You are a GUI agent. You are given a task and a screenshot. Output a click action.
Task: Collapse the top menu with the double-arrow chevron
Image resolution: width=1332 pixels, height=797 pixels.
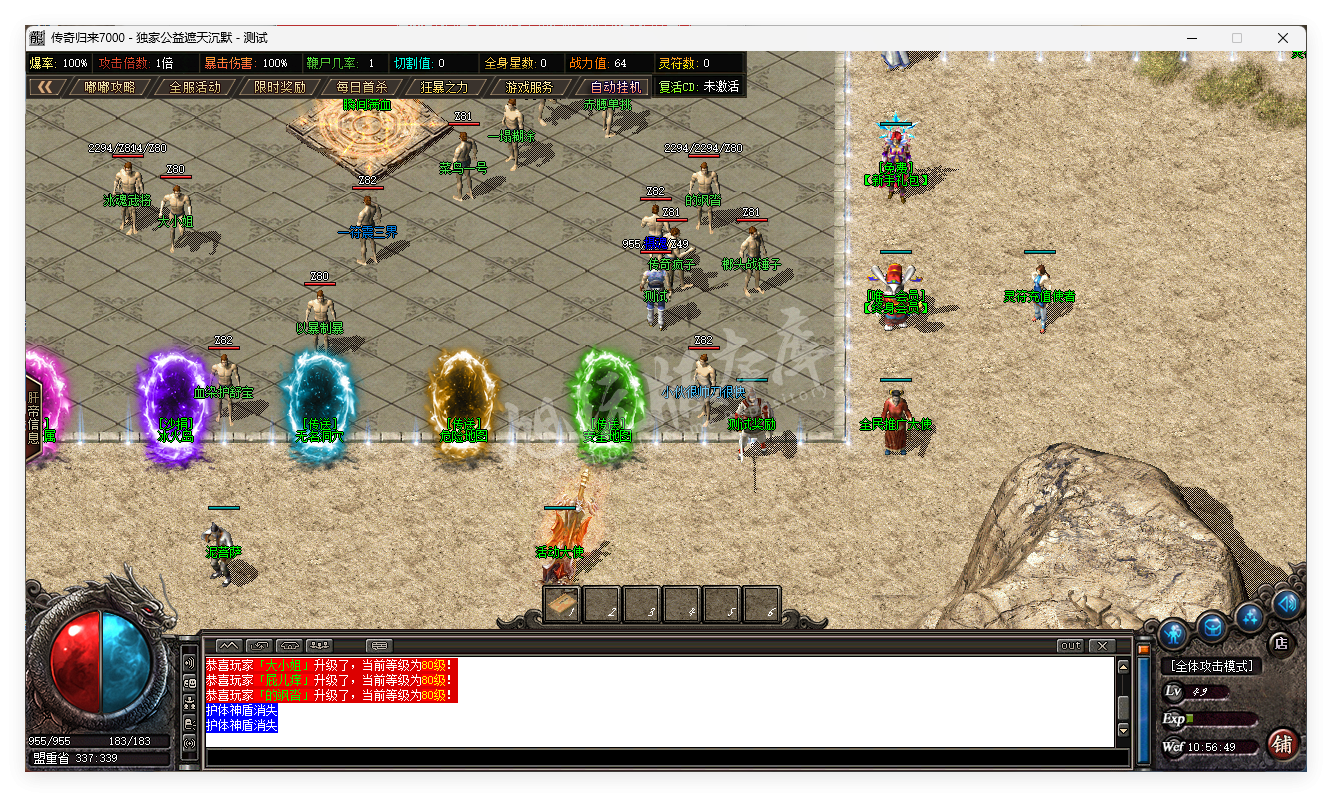click(47, 86)
